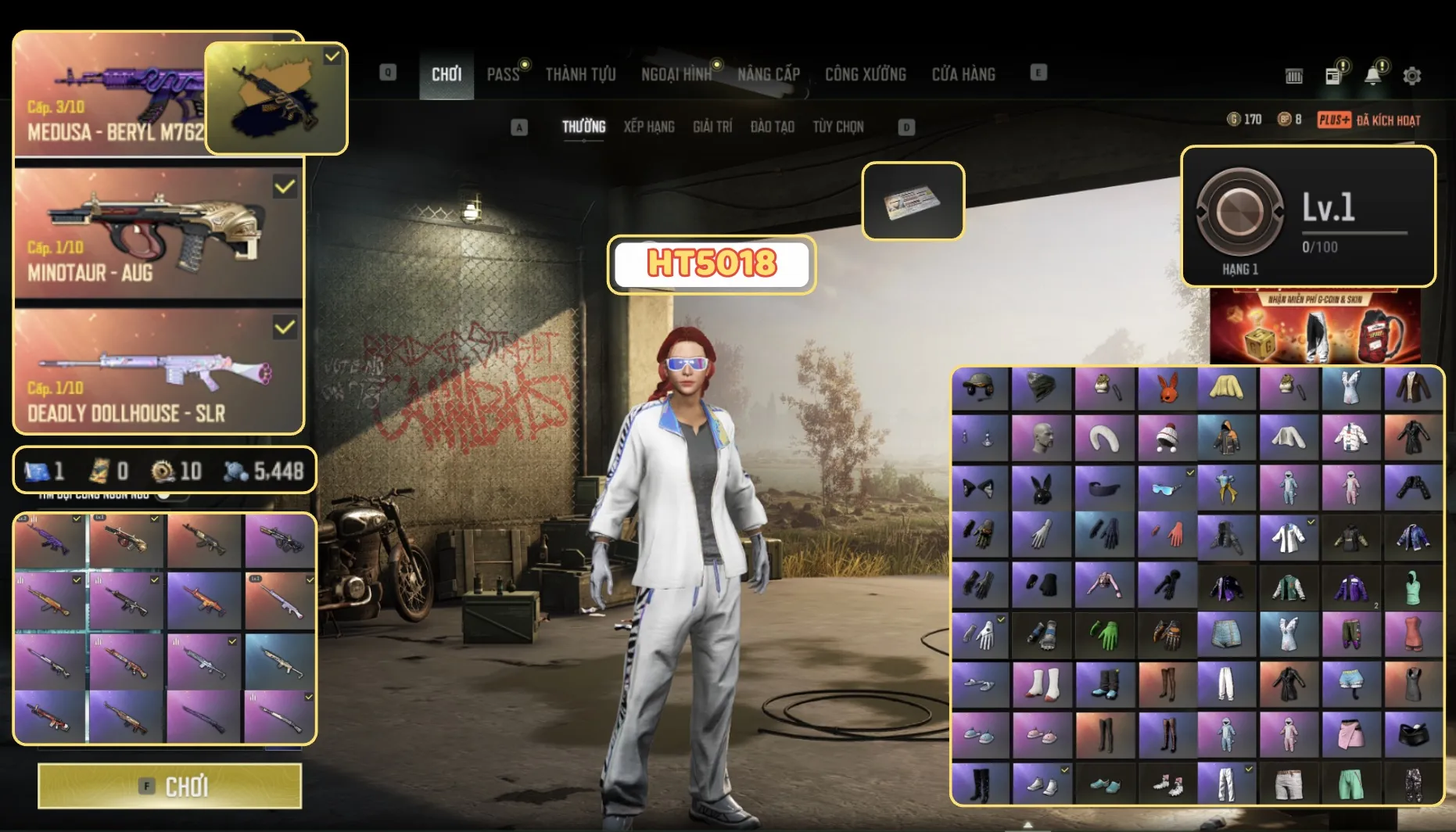Open the TÙY CHỌN custom mode
1456x832 pixels.
[x=838, y=127]
